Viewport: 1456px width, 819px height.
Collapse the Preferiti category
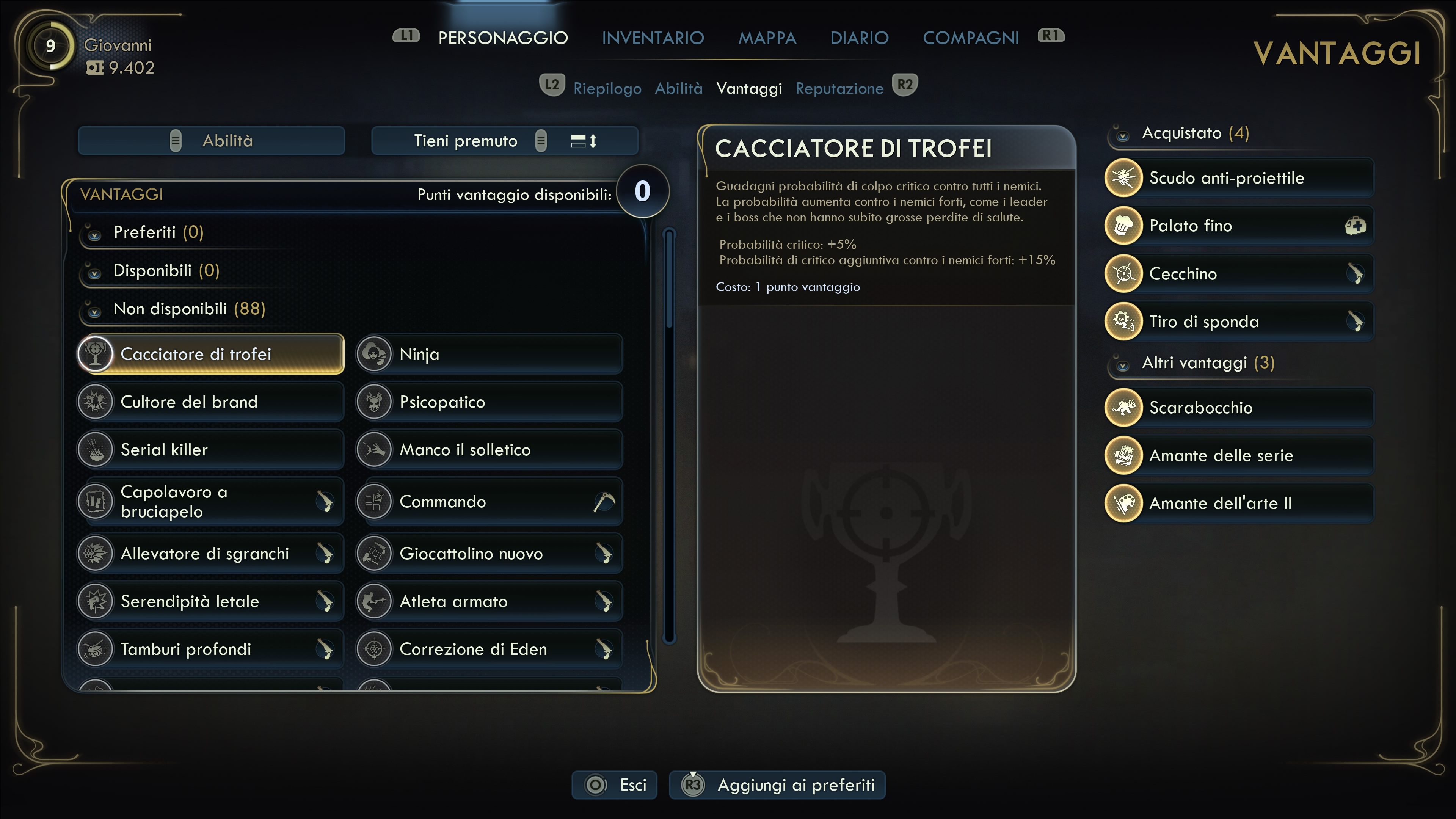[x=95, y=234]
